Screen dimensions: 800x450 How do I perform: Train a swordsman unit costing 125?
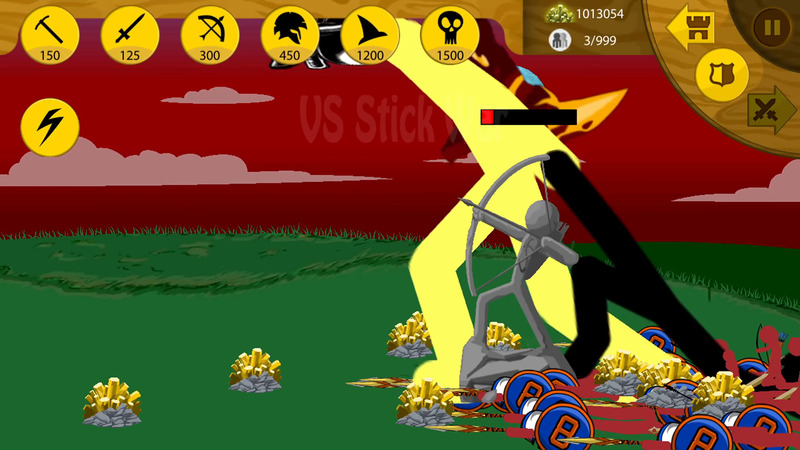(130, 34)
